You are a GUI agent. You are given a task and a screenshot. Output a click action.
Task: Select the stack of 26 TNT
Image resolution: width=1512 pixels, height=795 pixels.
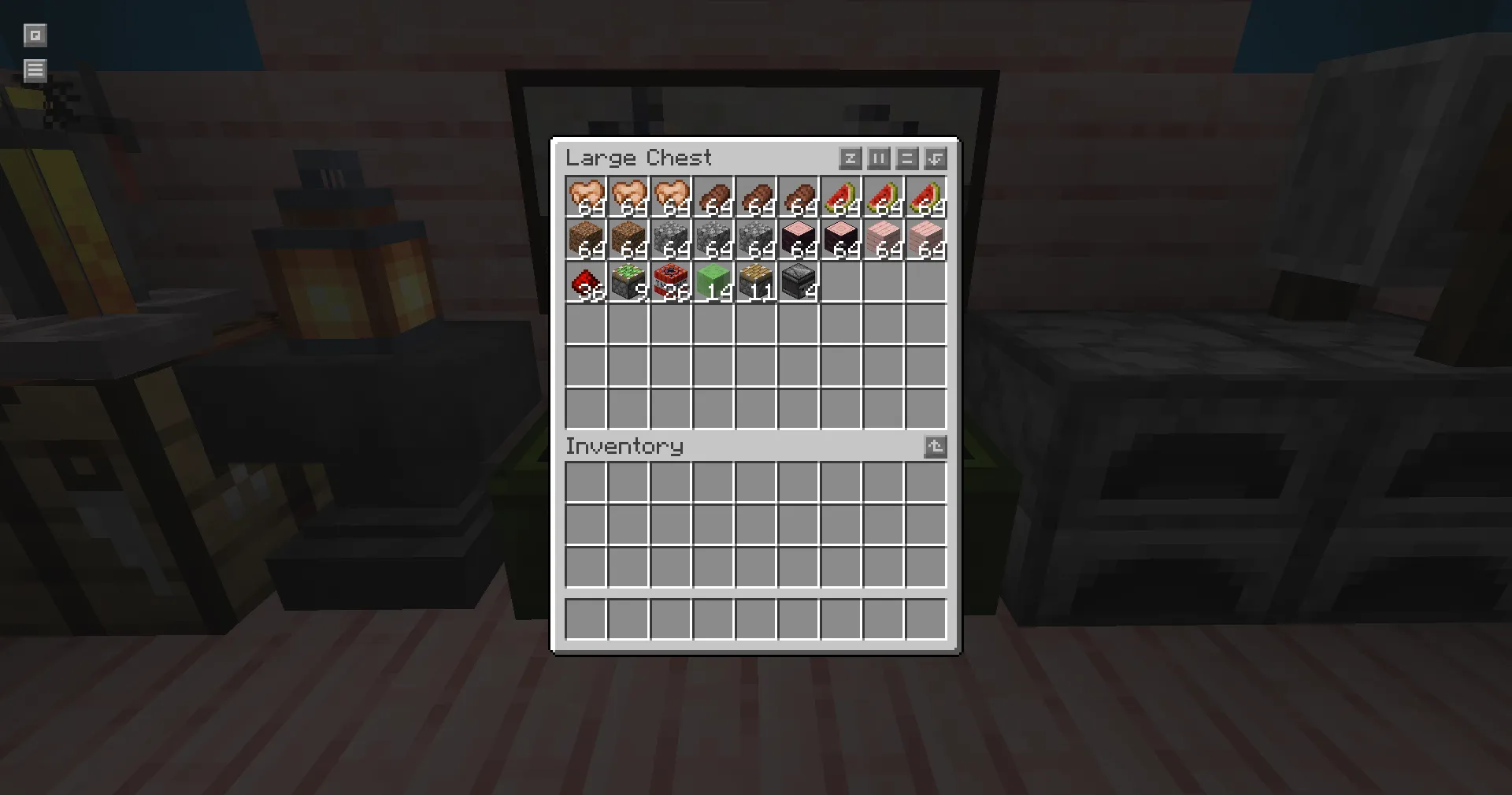click(x=672, y=282)
